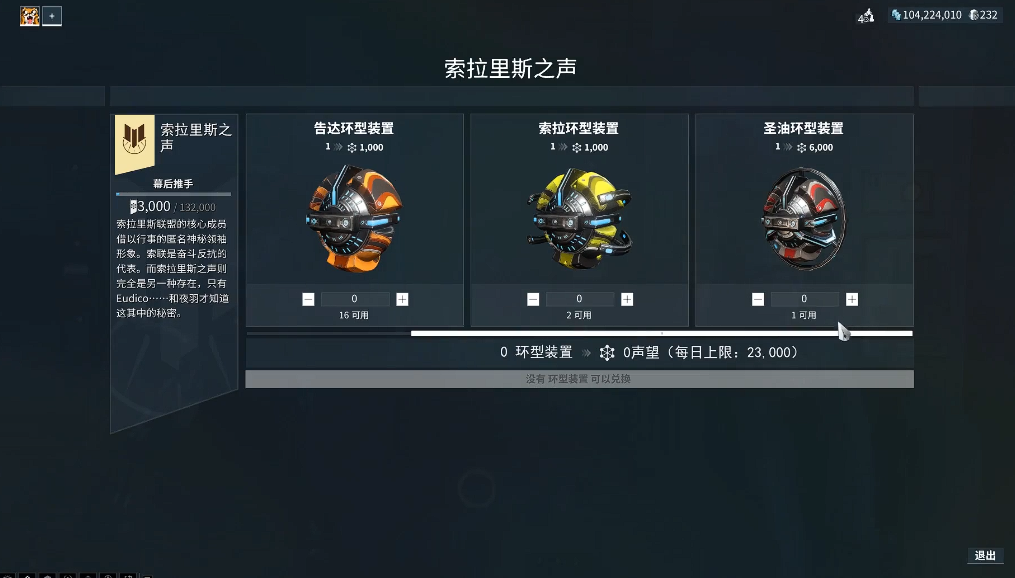Decrease the 索拉环型装置 quantity with minus
Viewport: 1015px width, 578px height.
533,299
